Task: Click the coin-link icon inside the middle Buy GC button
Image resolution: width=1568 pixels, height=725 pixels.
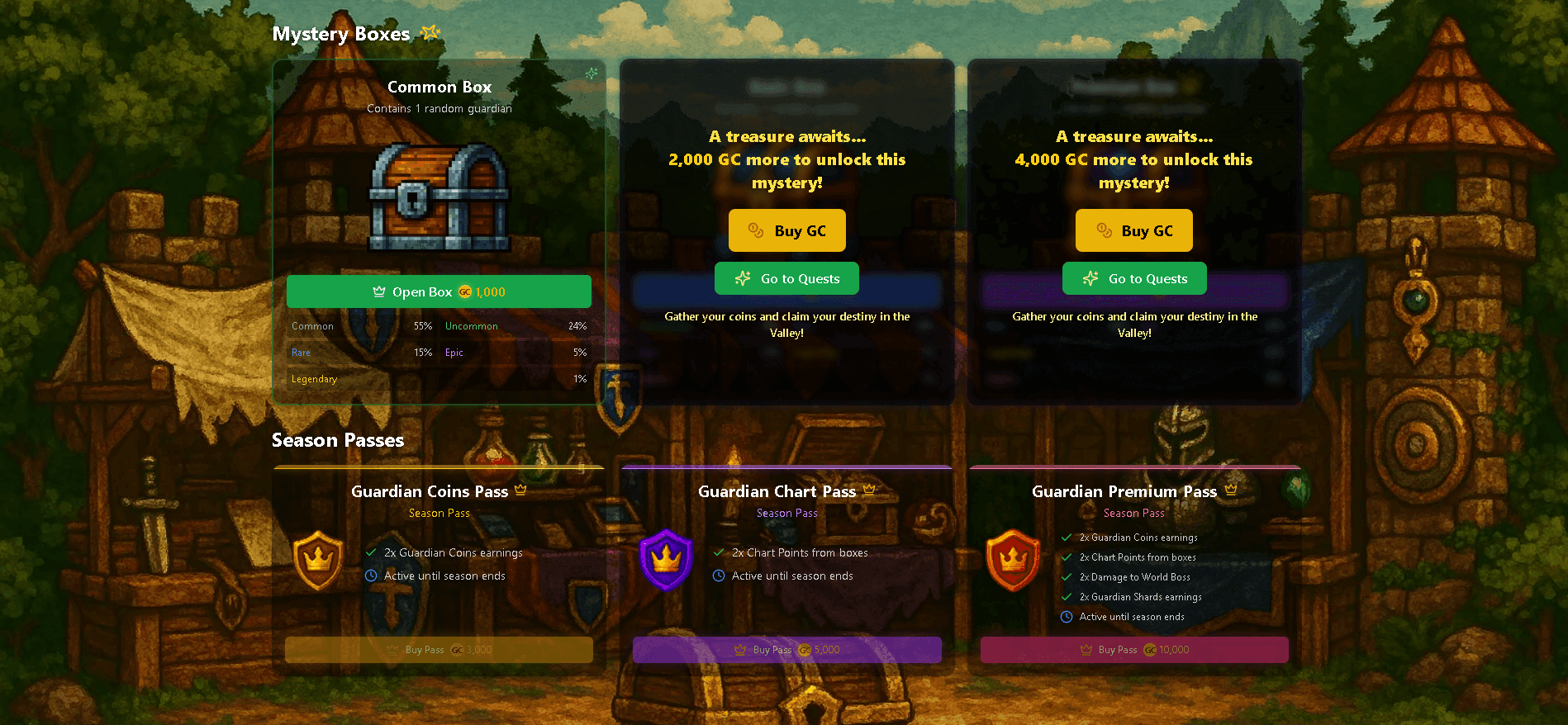Action: (755, 230)
